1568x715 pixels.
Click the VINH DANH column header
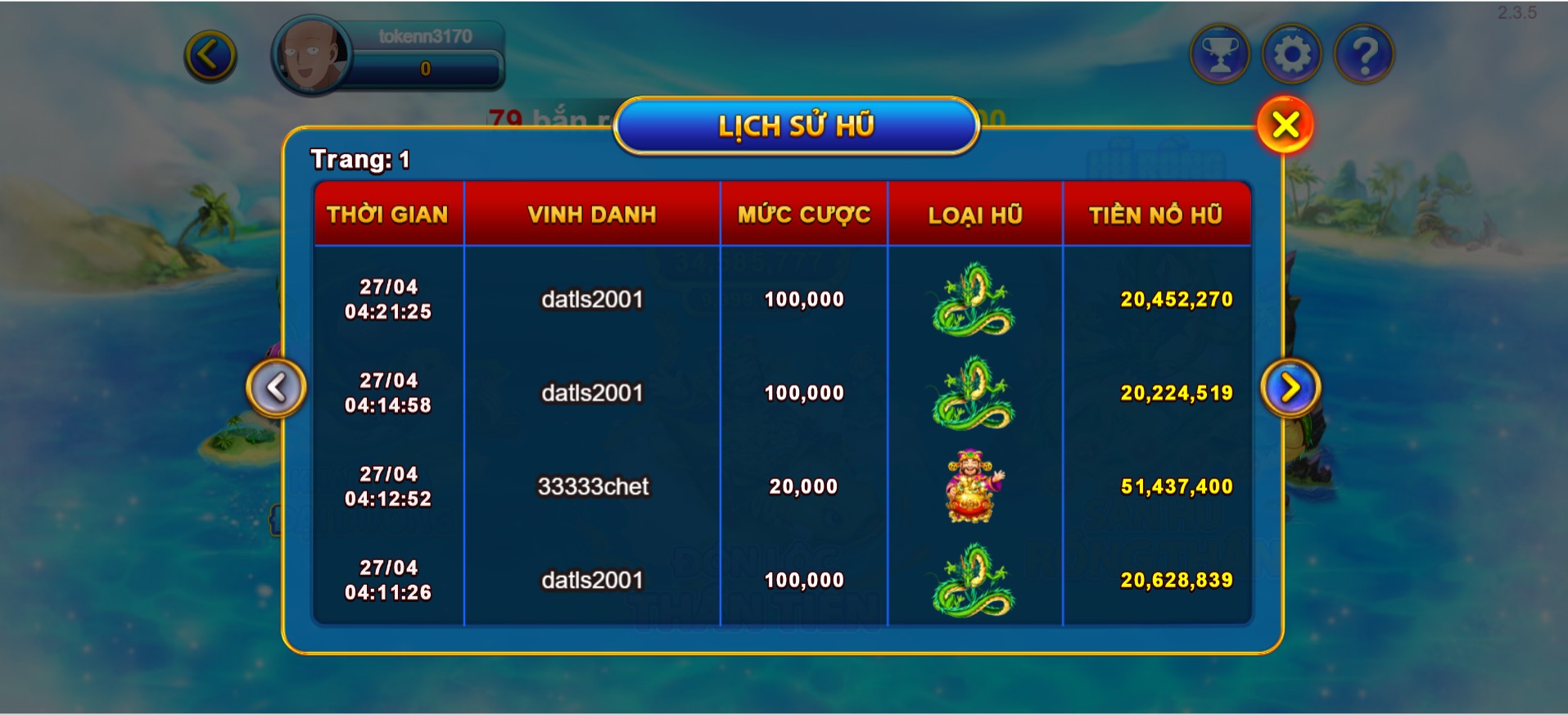[x=592, y=215]
